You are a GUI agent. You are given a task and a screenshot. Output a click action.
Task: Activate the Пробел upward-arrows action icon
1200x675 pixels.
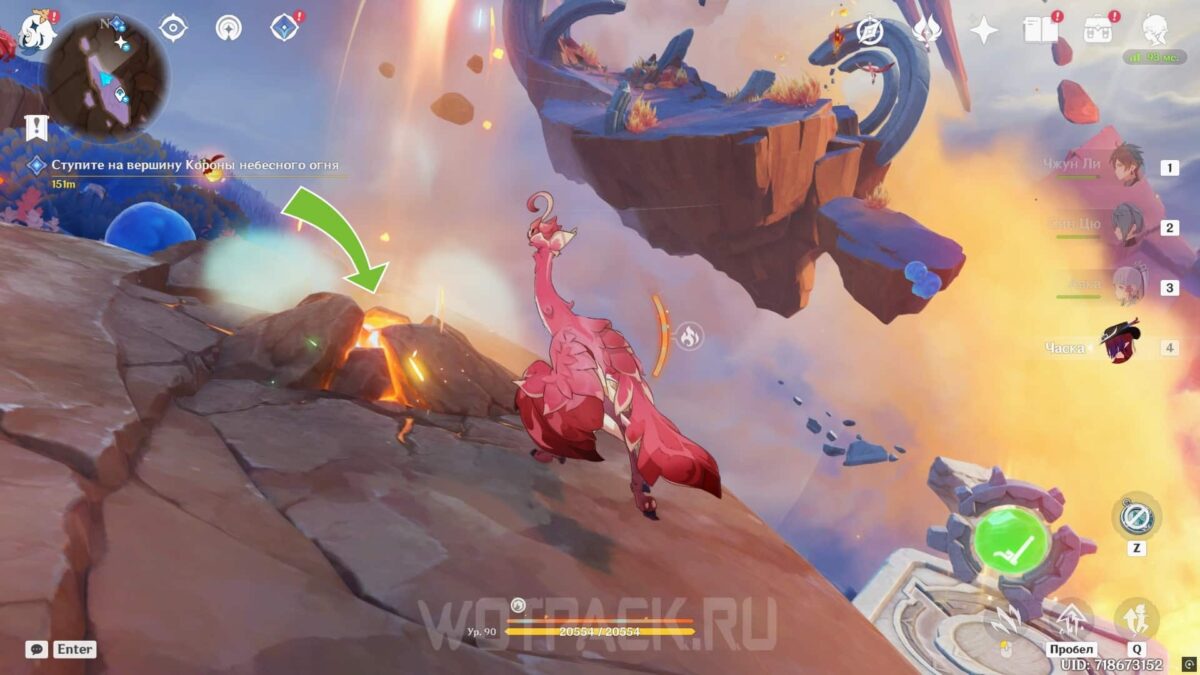pyautogui.click(x=1072, y=620)
